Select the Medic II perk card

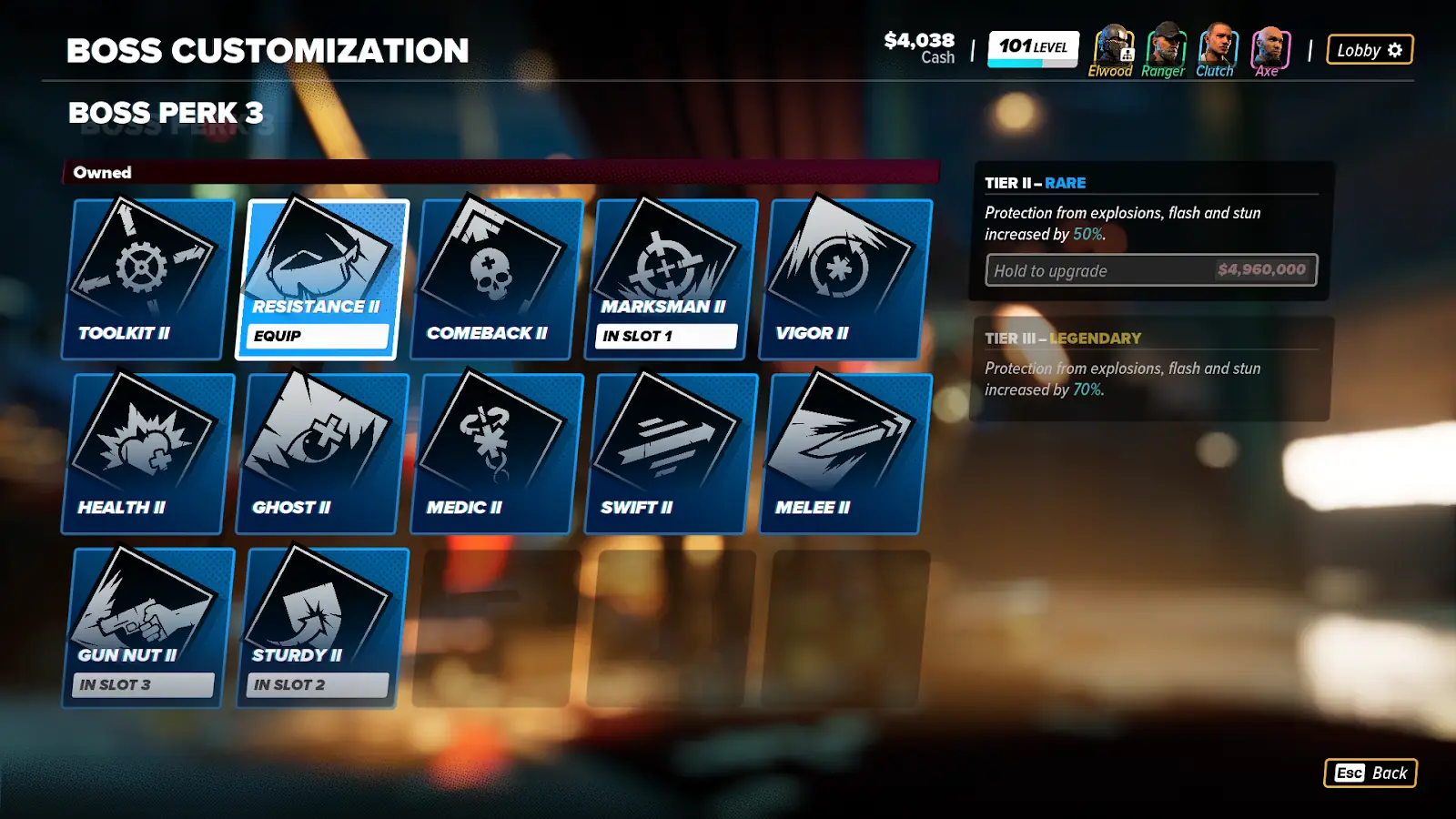point(496,453)
